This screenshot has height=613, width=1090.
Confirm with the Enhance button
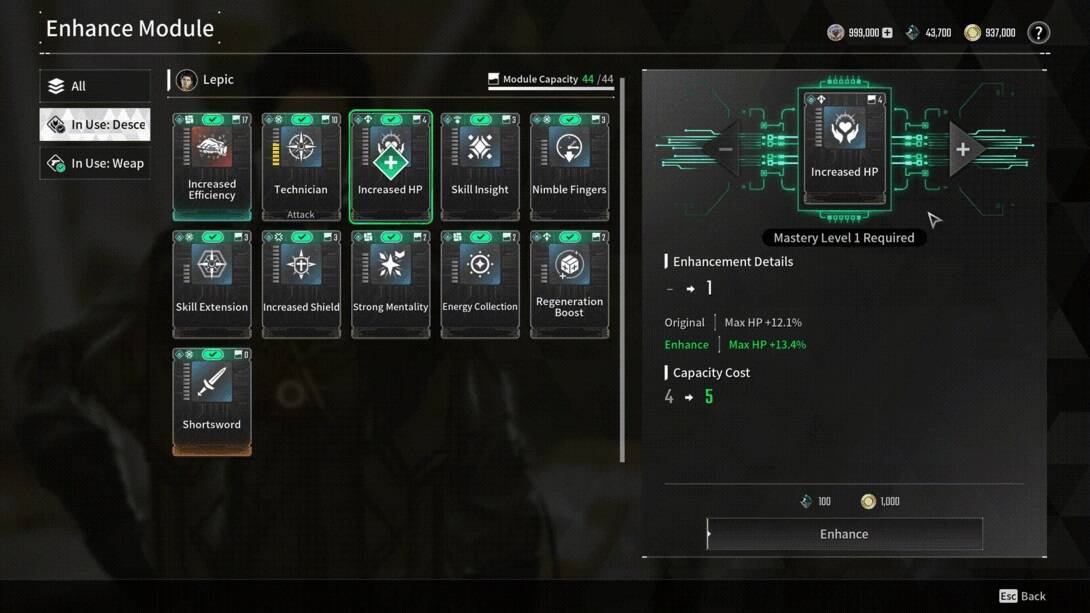pyautogui.click(x=844, y=534)
